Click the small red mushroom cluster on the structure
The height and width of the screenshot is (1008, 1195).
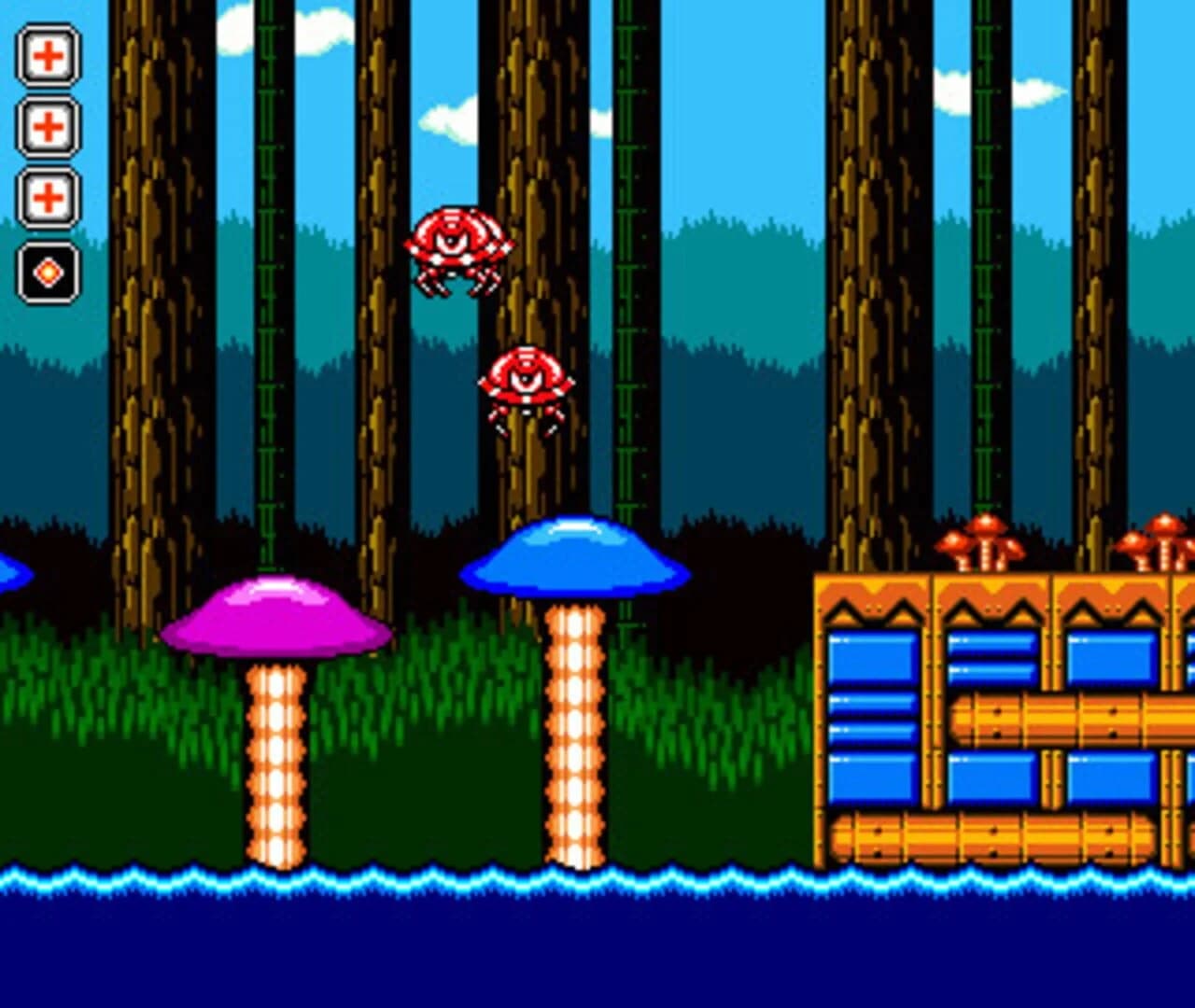[985, 541]
